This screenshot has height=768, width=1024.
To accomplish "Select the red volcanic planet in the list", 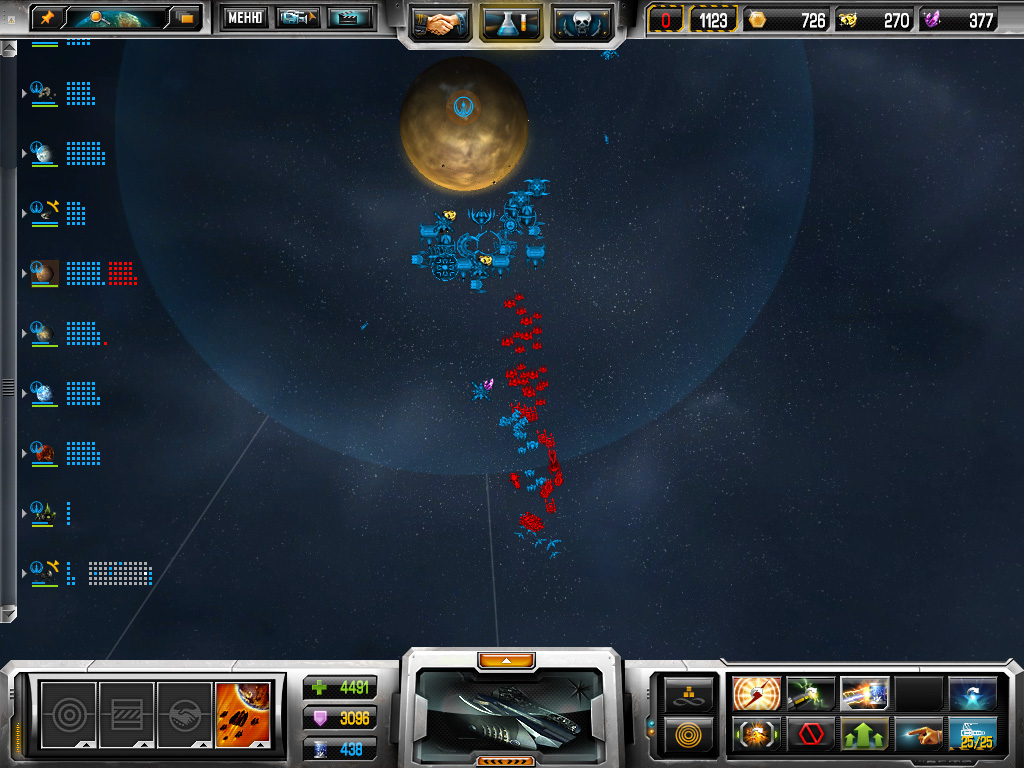I will click(x=45, y=453).
